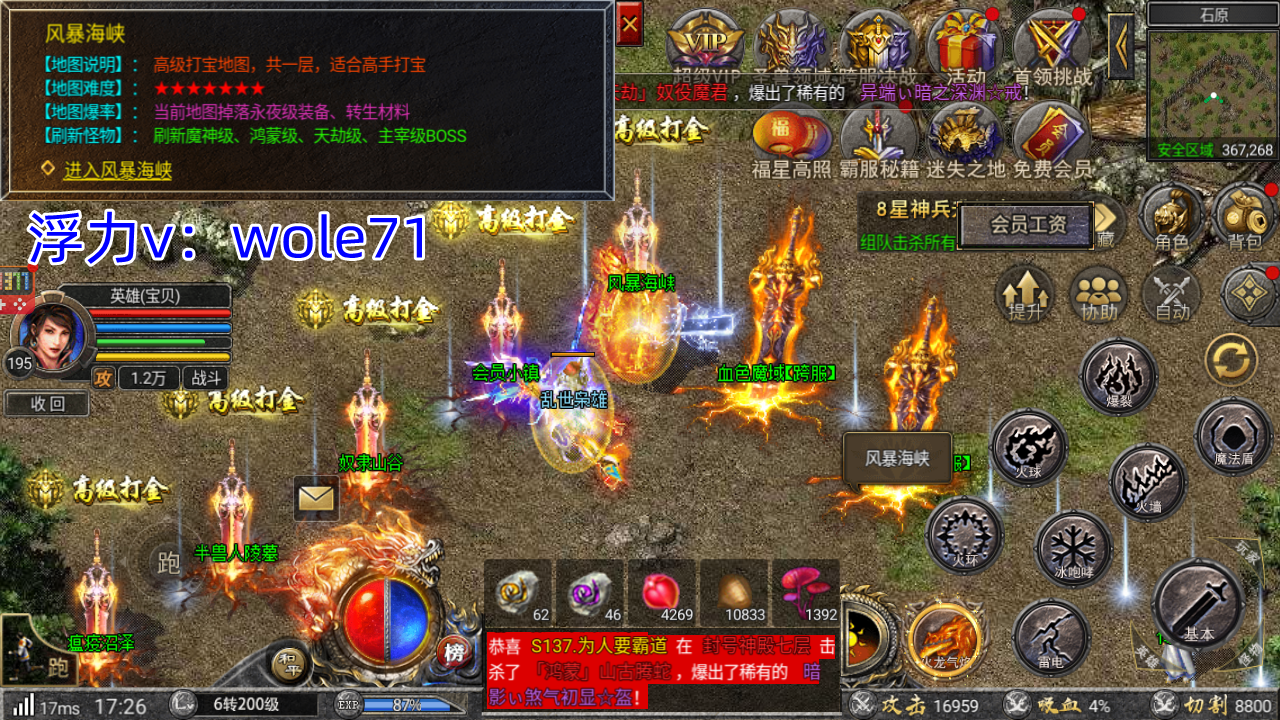Screen dimensions: 1280x720
Task: Open the 福星高照 lantern icon
Action: (791, 140)
